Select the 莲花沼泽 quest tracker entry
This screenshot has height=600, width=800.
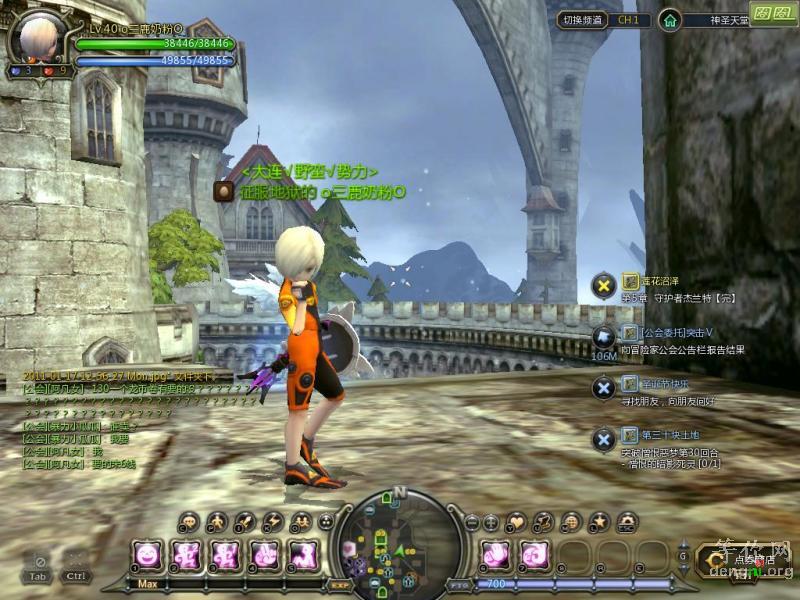click(658, 282)
